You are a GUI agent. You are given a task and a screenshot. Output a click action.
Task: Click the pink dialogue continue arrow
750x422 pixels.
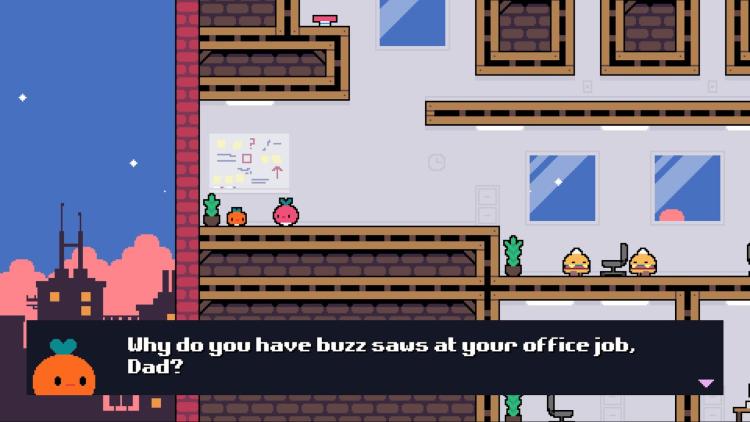(706, 383)
